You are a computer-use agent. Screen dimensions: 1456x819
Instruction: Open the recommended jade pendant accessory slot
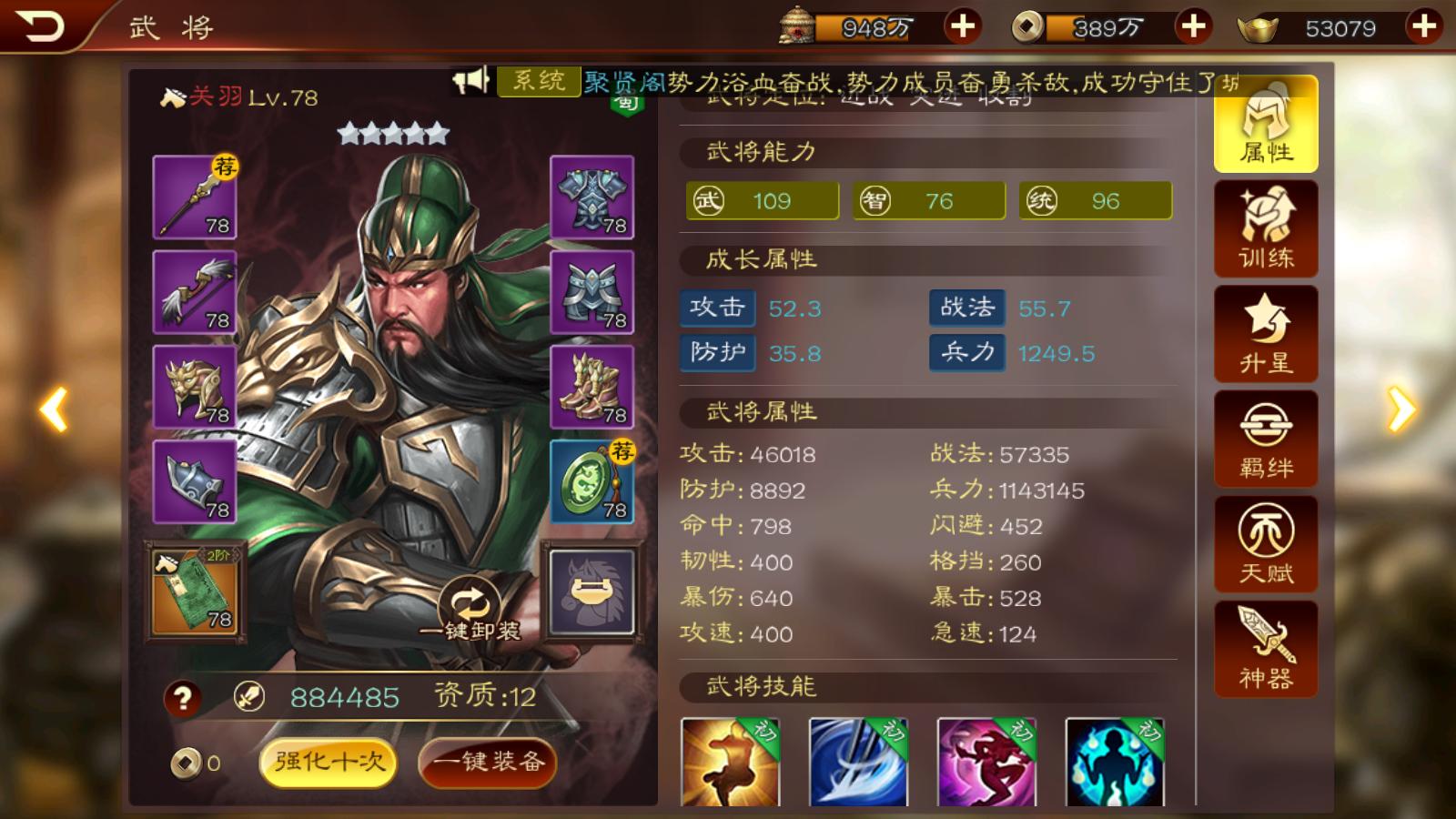click(593, 480)
